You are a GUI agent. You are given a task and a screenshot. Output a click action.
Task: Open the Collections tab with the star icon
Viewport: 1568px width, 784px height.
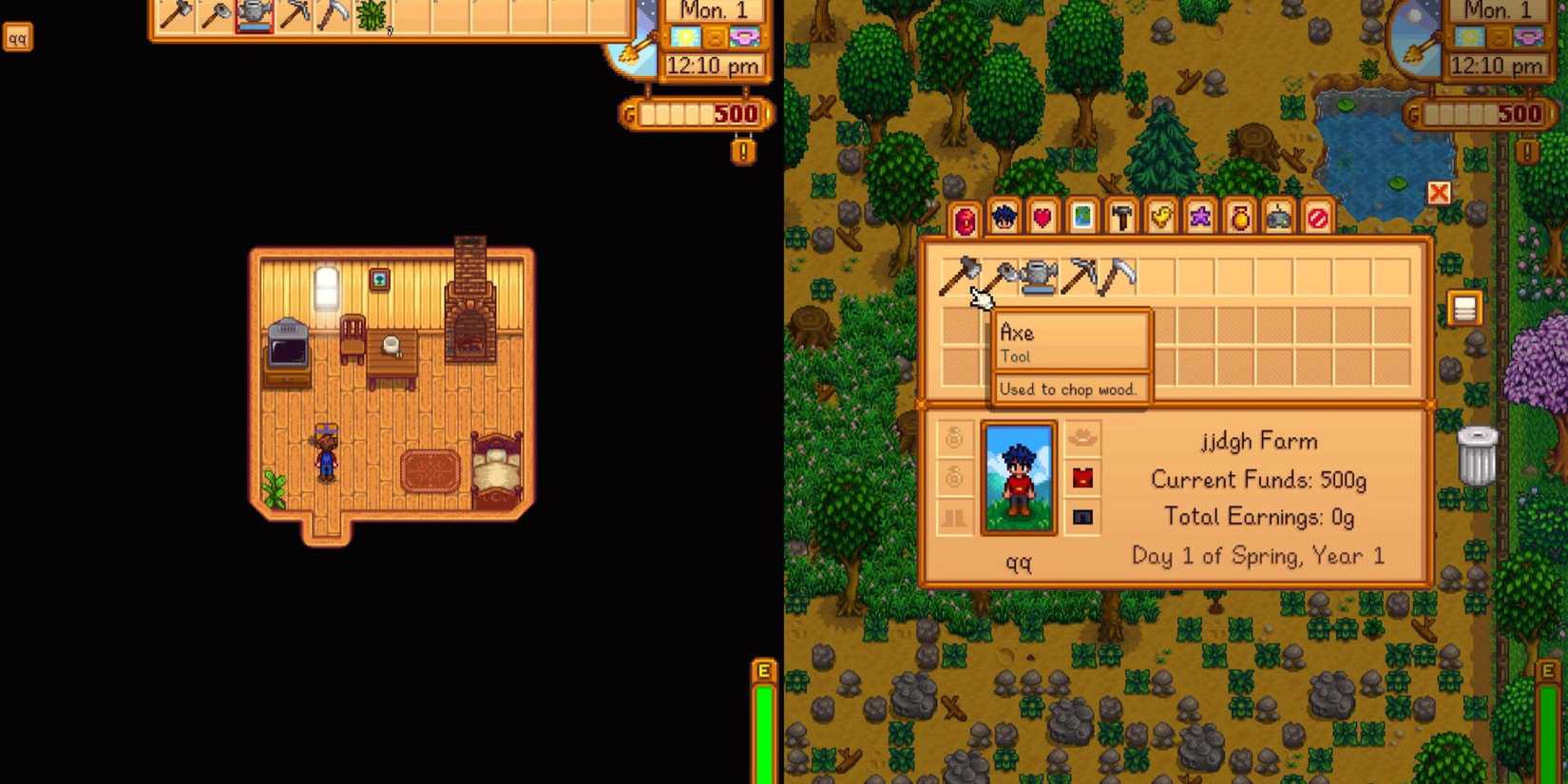pos(1200,218)
